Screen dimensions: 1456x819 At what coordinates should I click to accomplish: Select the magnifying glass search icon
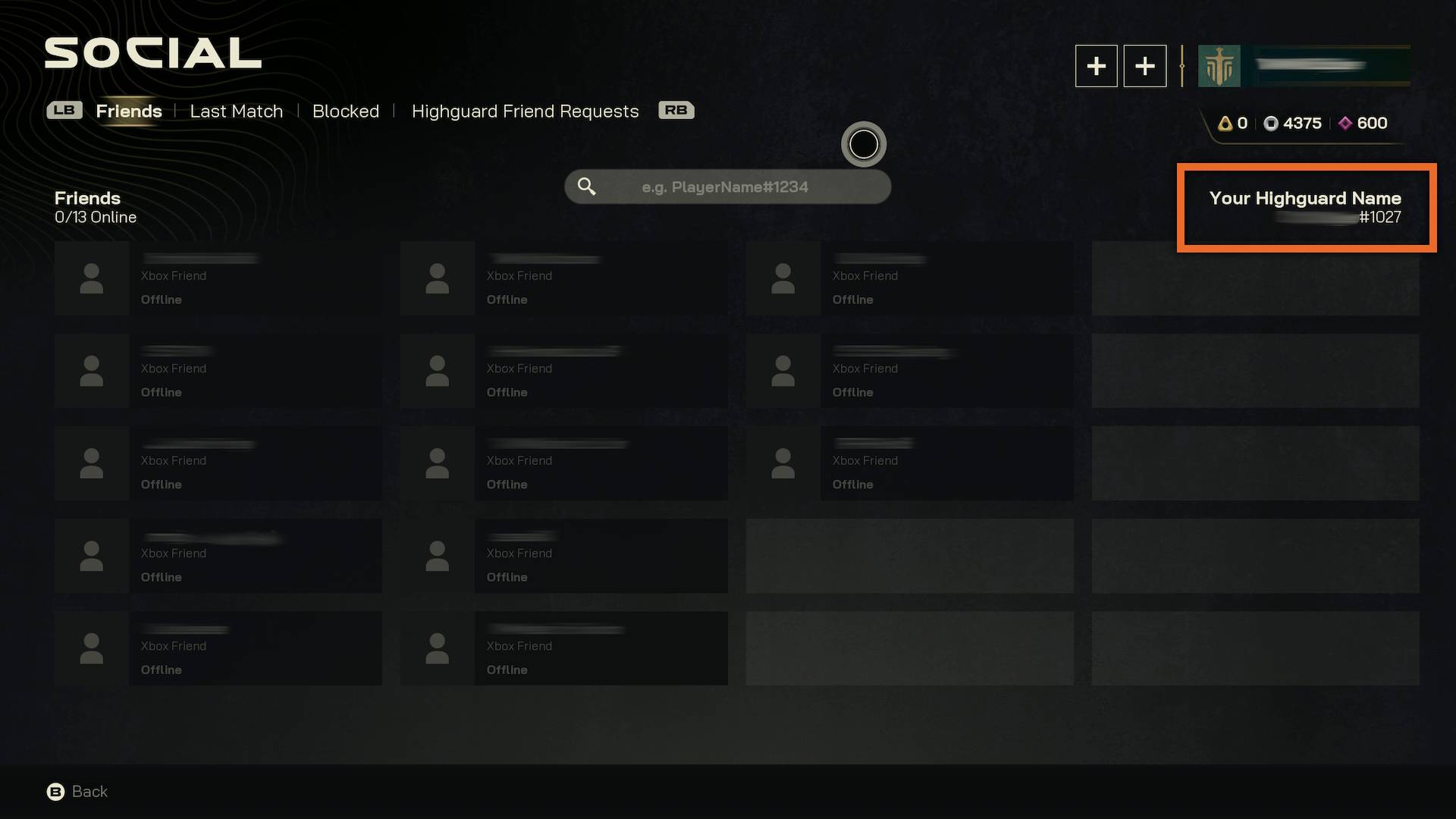pos(587,186)
